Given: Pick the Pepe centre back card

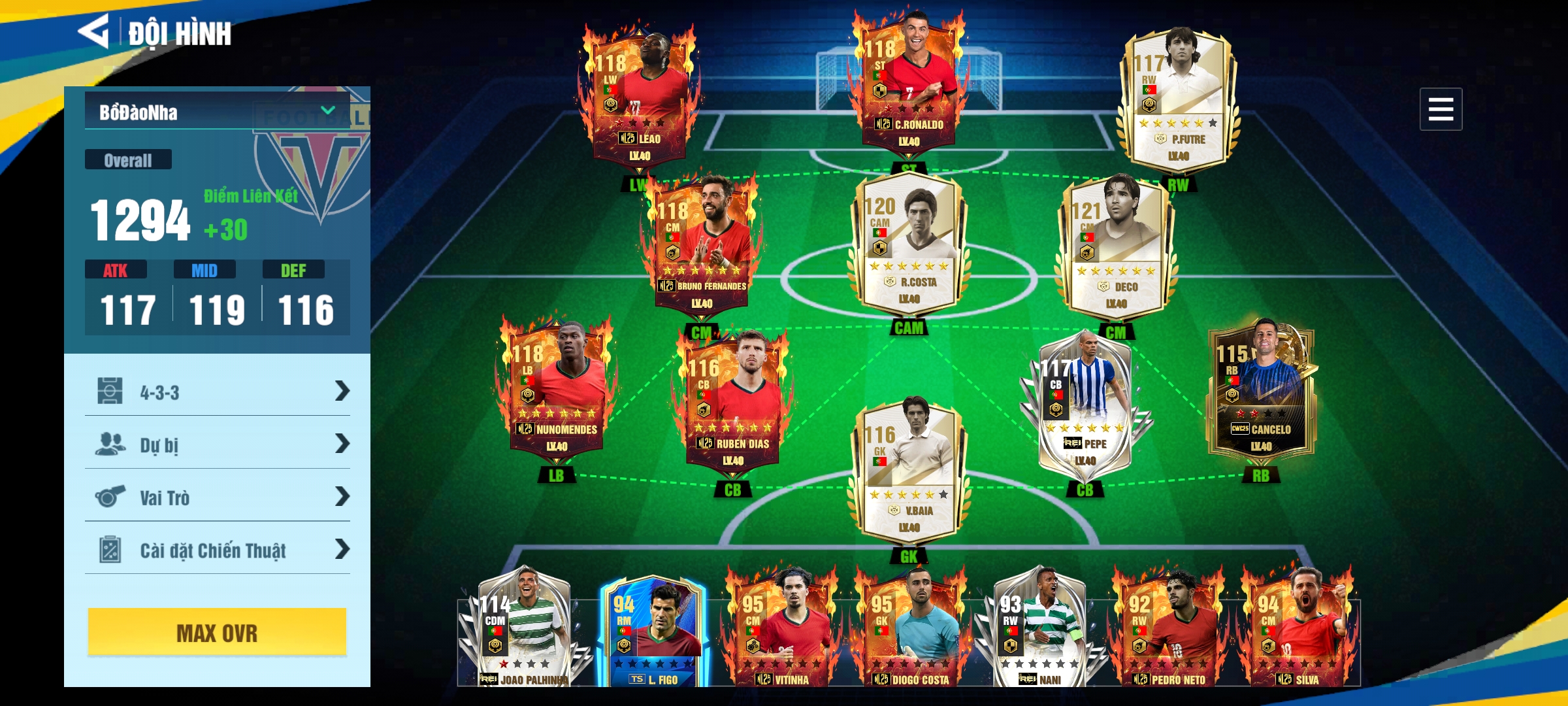Looking at the screenshot, I should tap(1085, 405).
